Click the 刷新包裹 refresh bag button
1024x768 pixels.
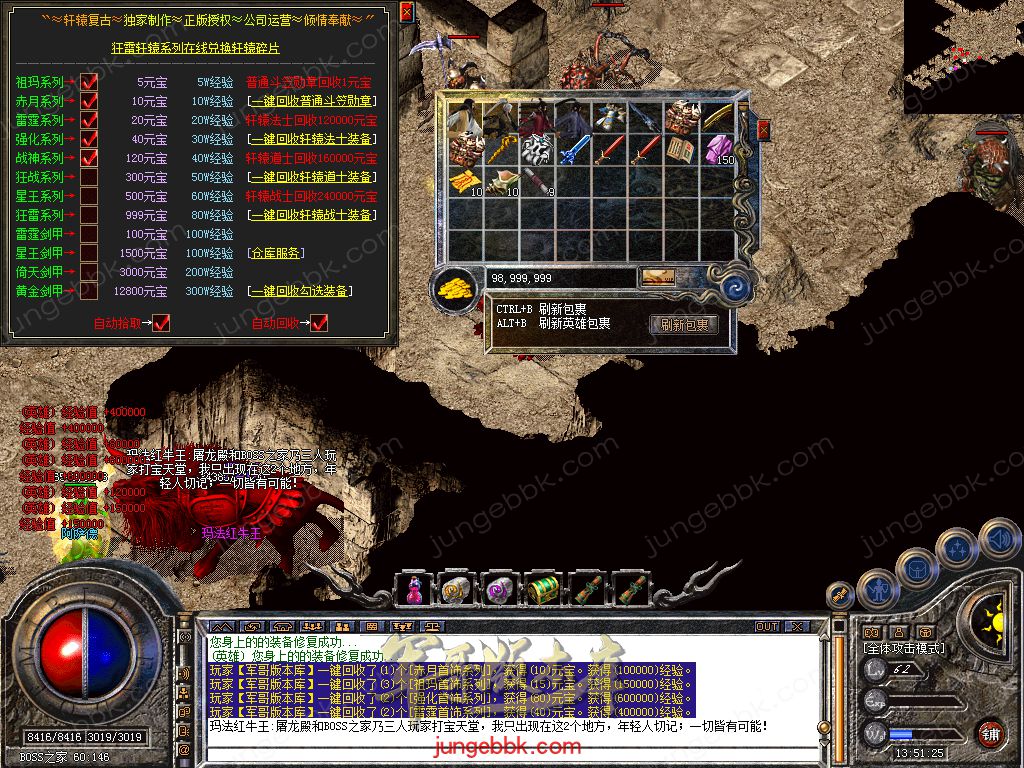(684, 325)
